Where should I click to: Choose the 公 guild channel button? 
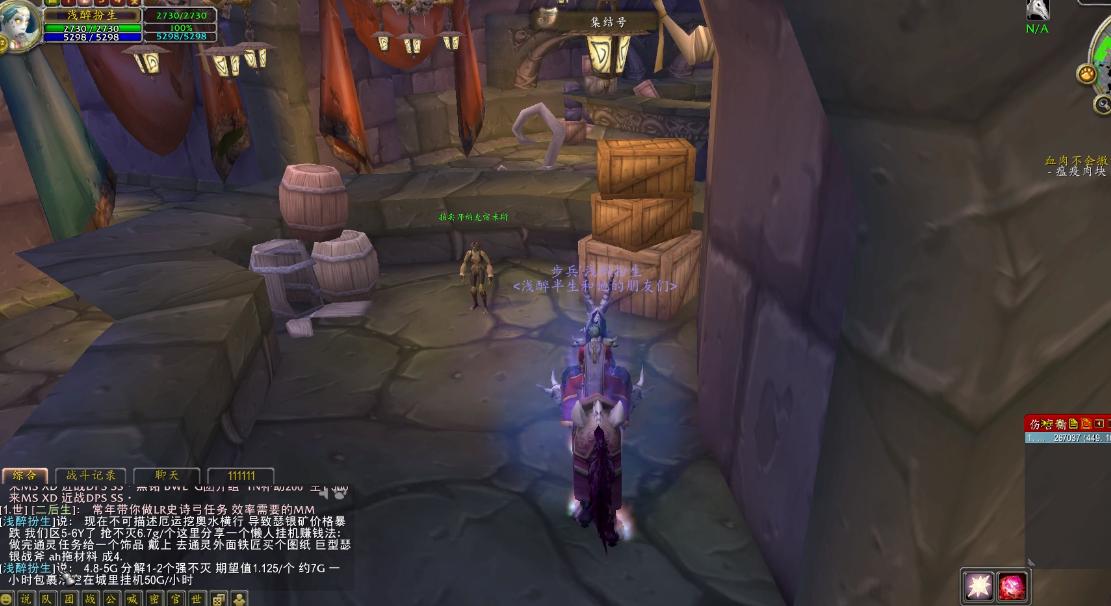click(x=111, y=599)
